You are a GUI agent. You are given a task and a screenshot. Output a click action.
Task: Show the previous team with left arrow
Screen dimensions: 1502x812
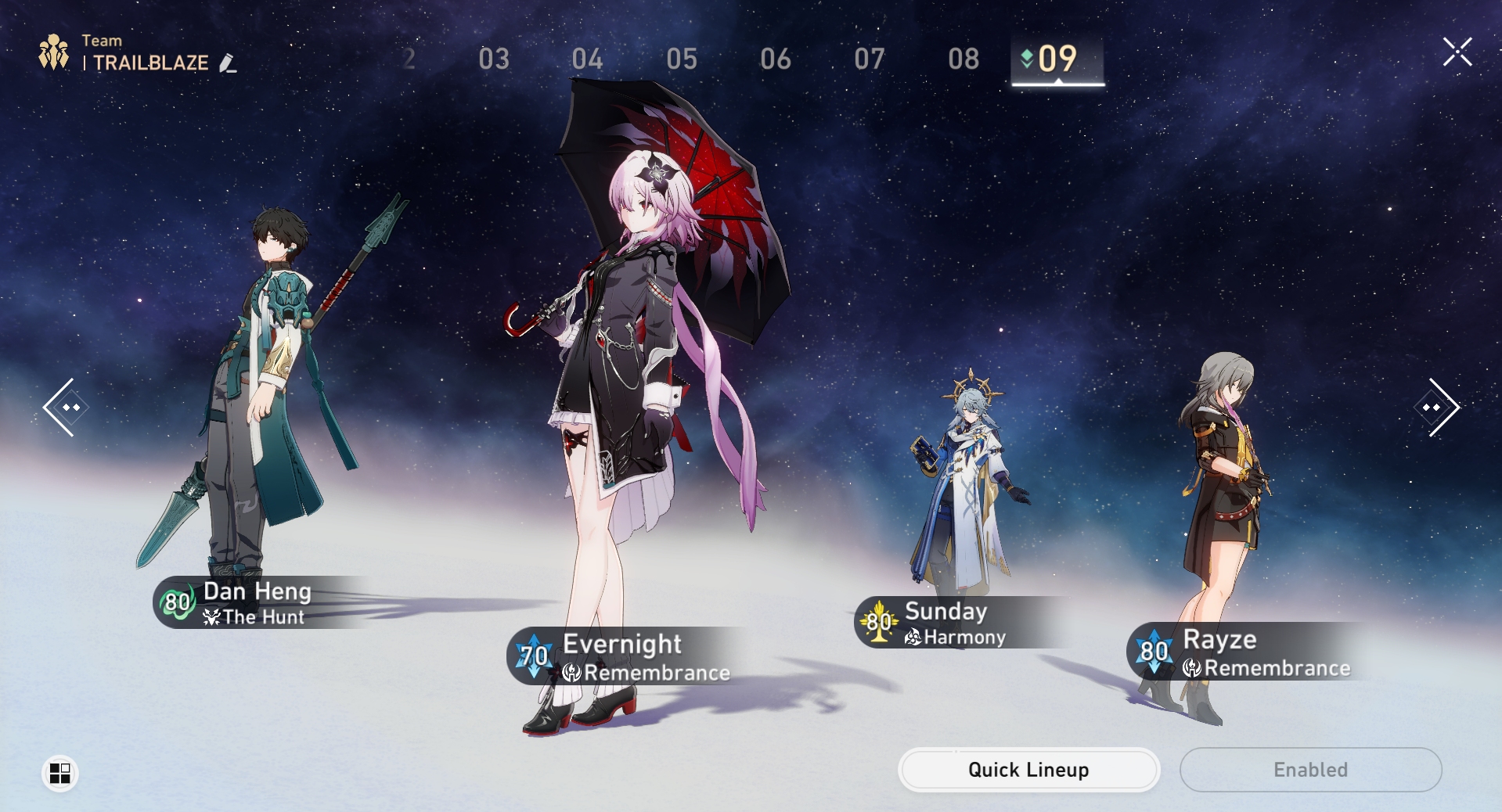65,407
